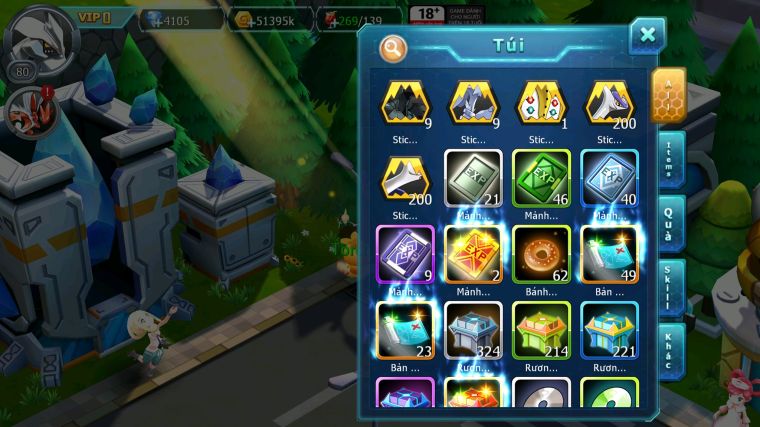Image resolution: width=760 pixels, height=427 pixels.
Task: Select the gray chest with 324
Action: pos(473,329)
